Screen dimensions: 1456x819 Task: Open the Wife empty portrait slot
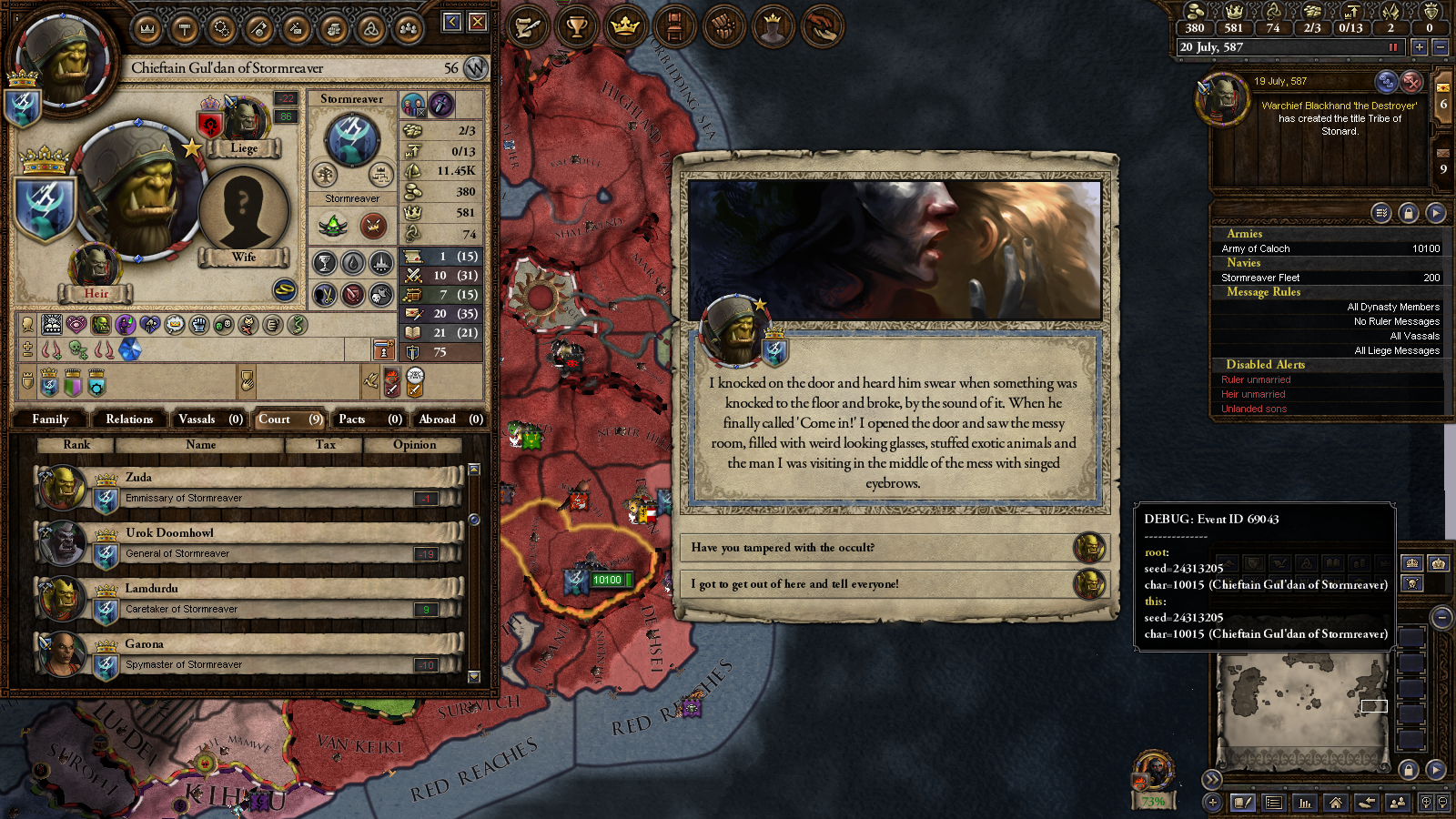pyautogui.click(x=243, y=209)
